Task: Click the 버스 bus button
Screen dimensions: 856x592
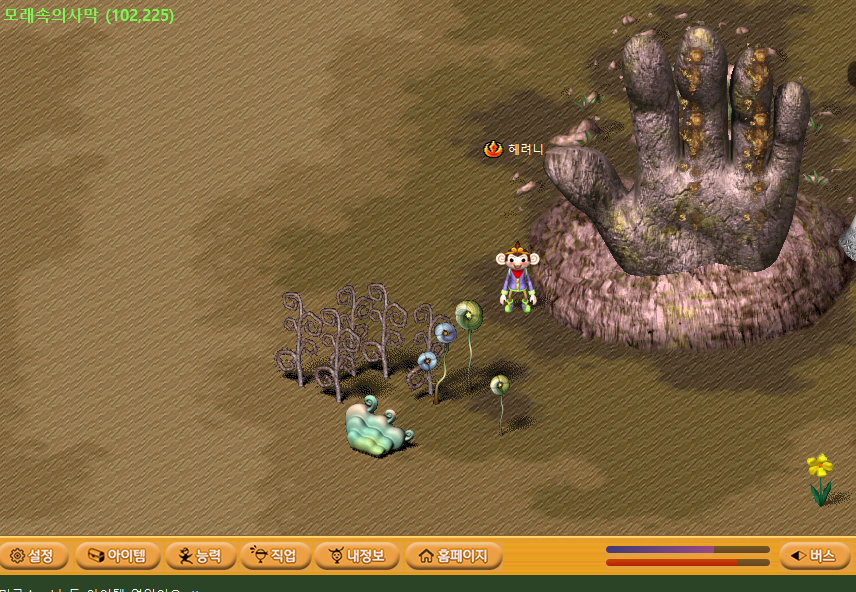Action: tap(814, 556)
